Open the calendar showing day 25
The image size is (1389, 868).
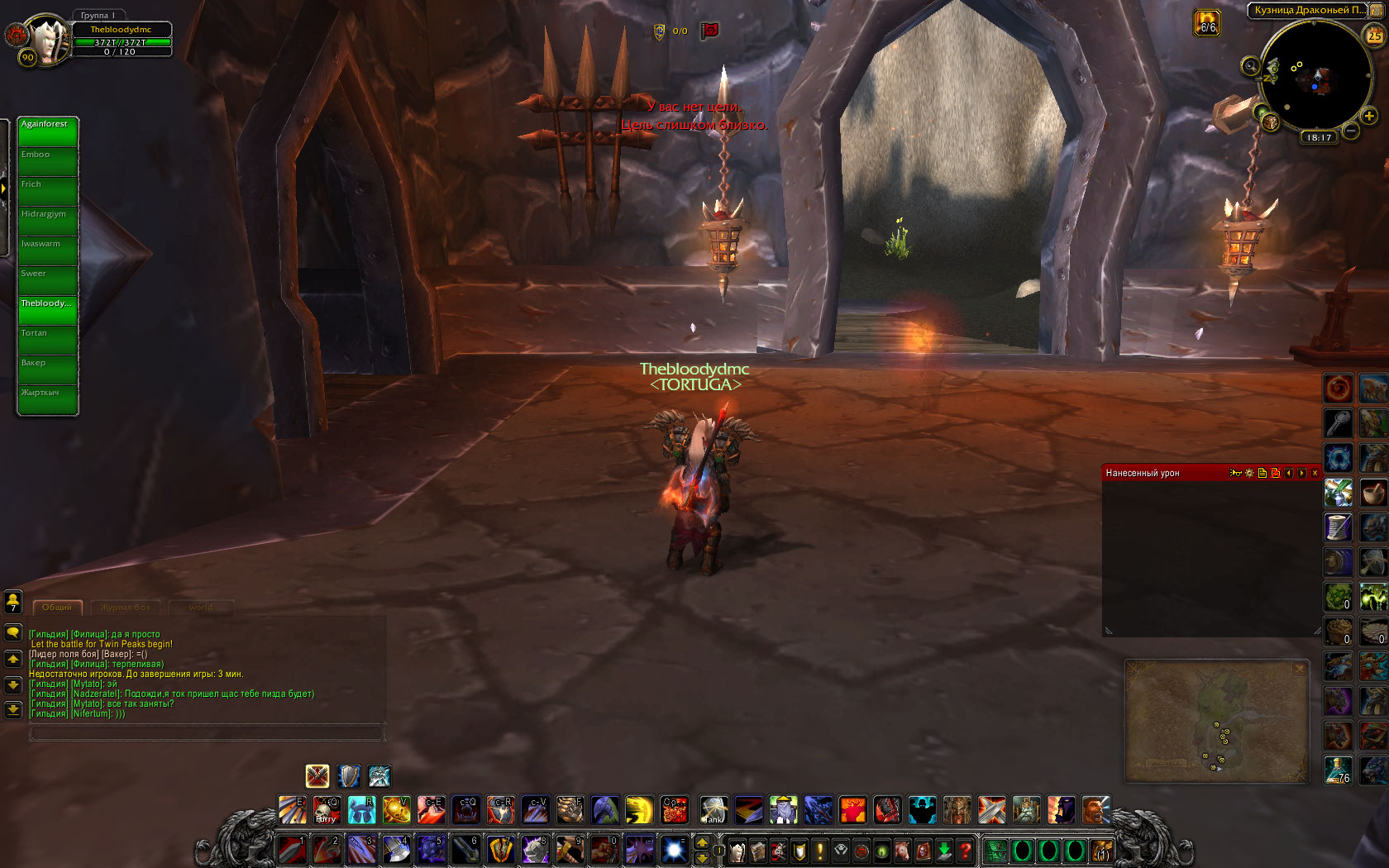[1374, 36]
